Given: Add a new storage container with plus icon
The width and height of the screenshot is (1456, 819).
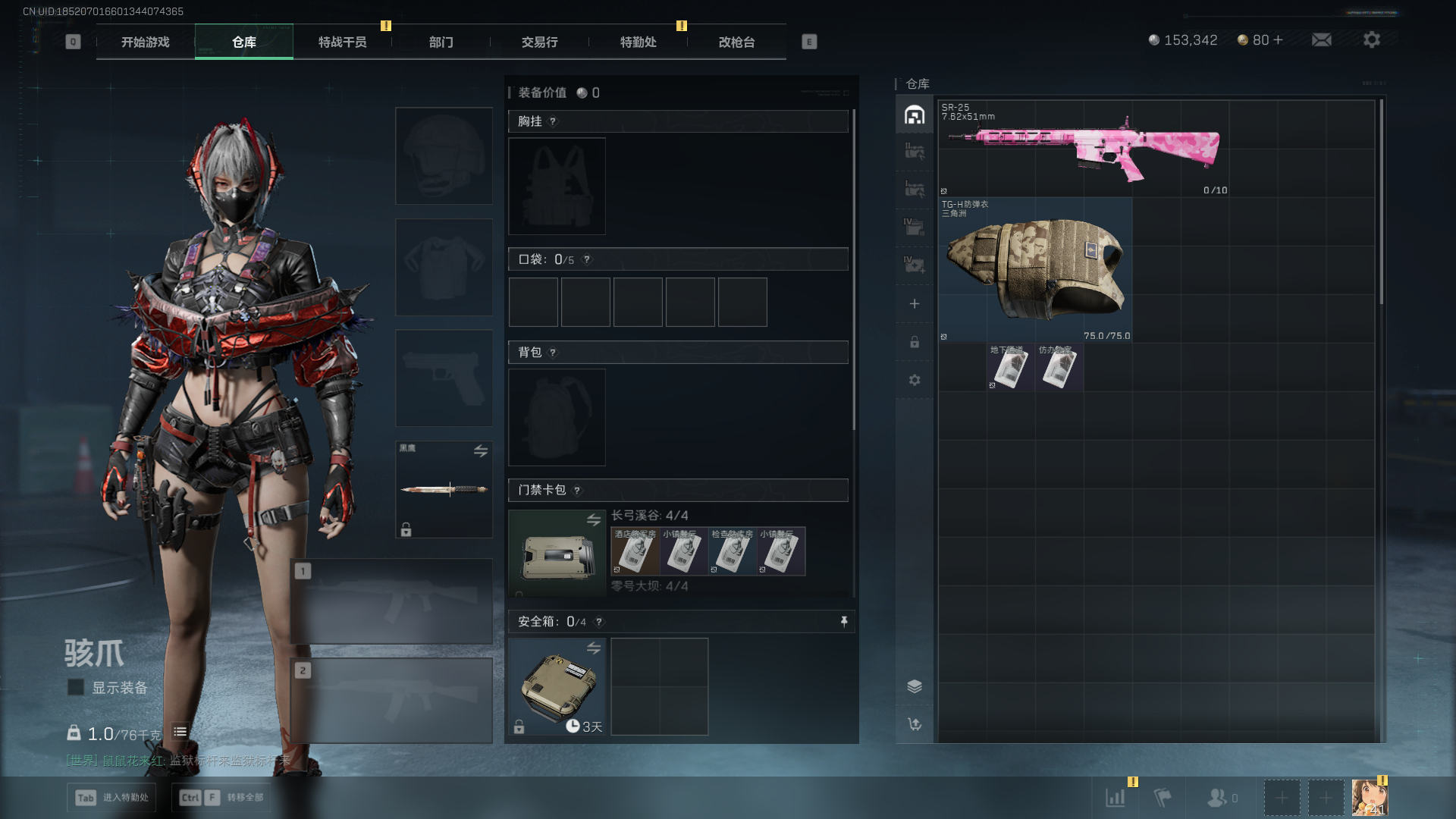Looking at the screenshot, I should point(915,304).
